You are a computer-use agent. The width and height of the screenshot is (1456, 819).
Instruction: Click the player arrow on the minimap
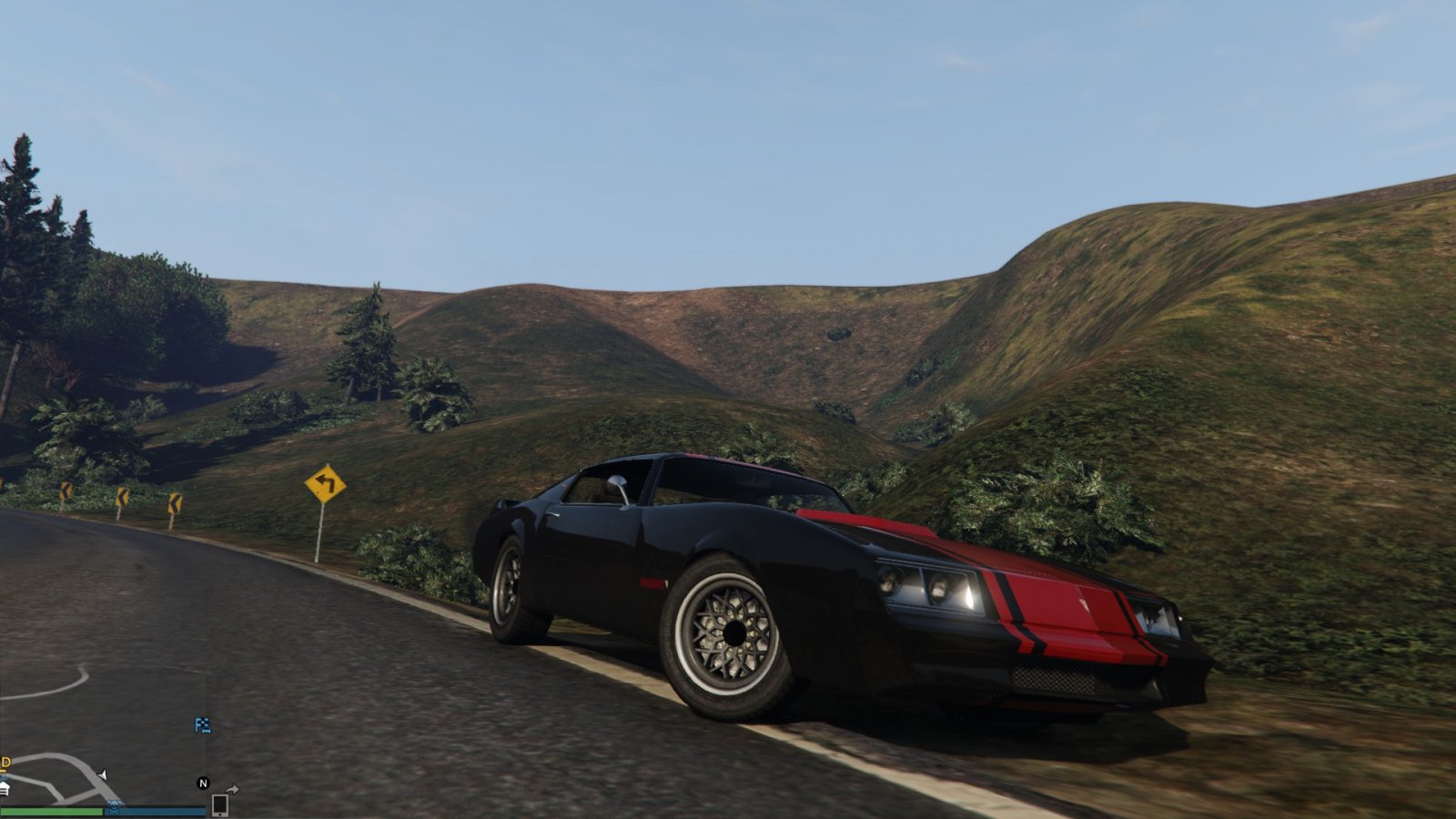click(x=102, y=775)
